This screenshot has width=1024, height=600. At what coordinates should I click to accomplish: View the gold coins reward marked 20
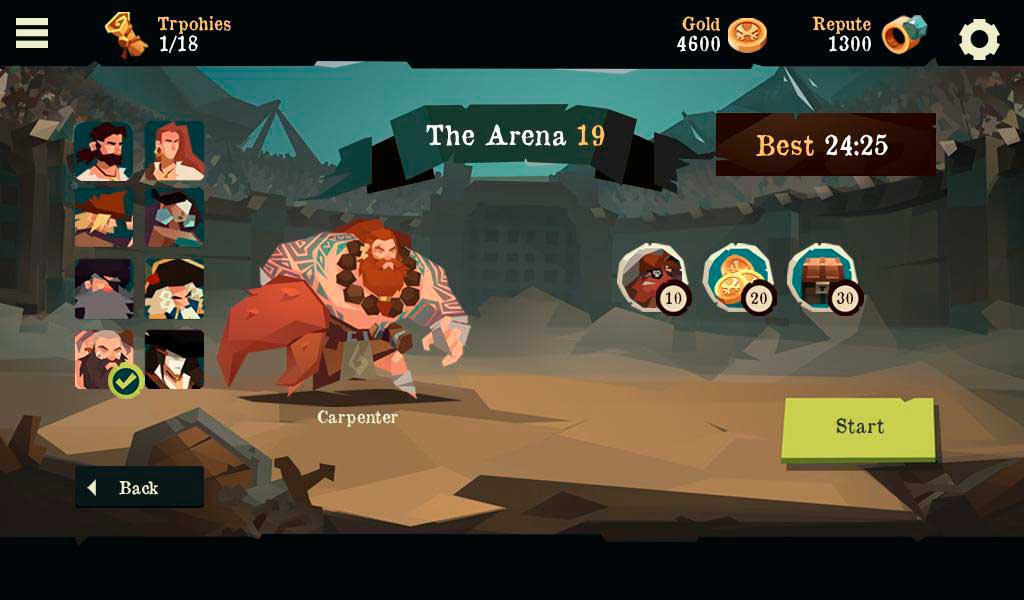point(737,277)
